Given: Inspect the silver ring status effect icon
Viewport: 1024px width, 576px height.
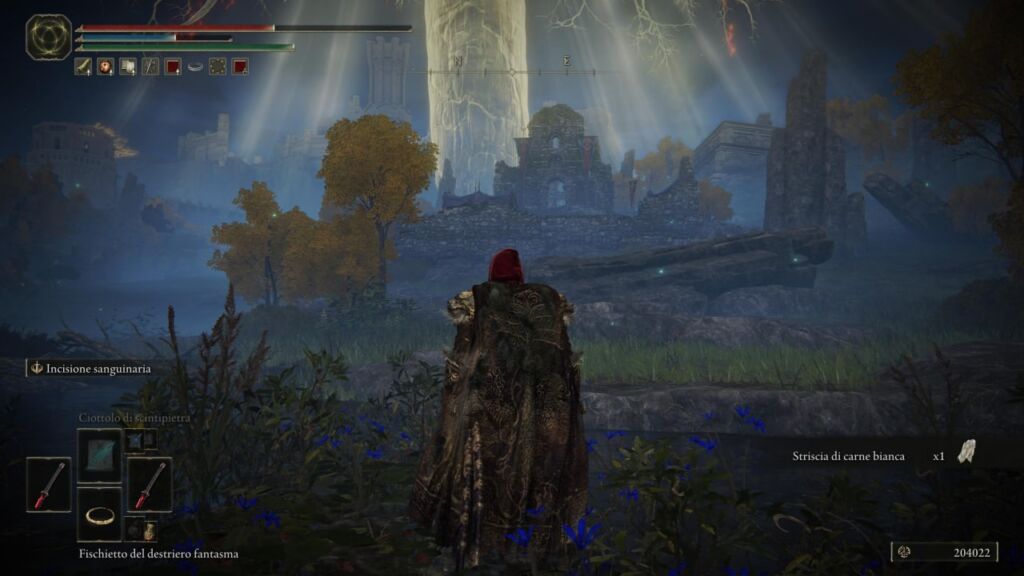Looking at the screenshot, I should coord(195,67).
